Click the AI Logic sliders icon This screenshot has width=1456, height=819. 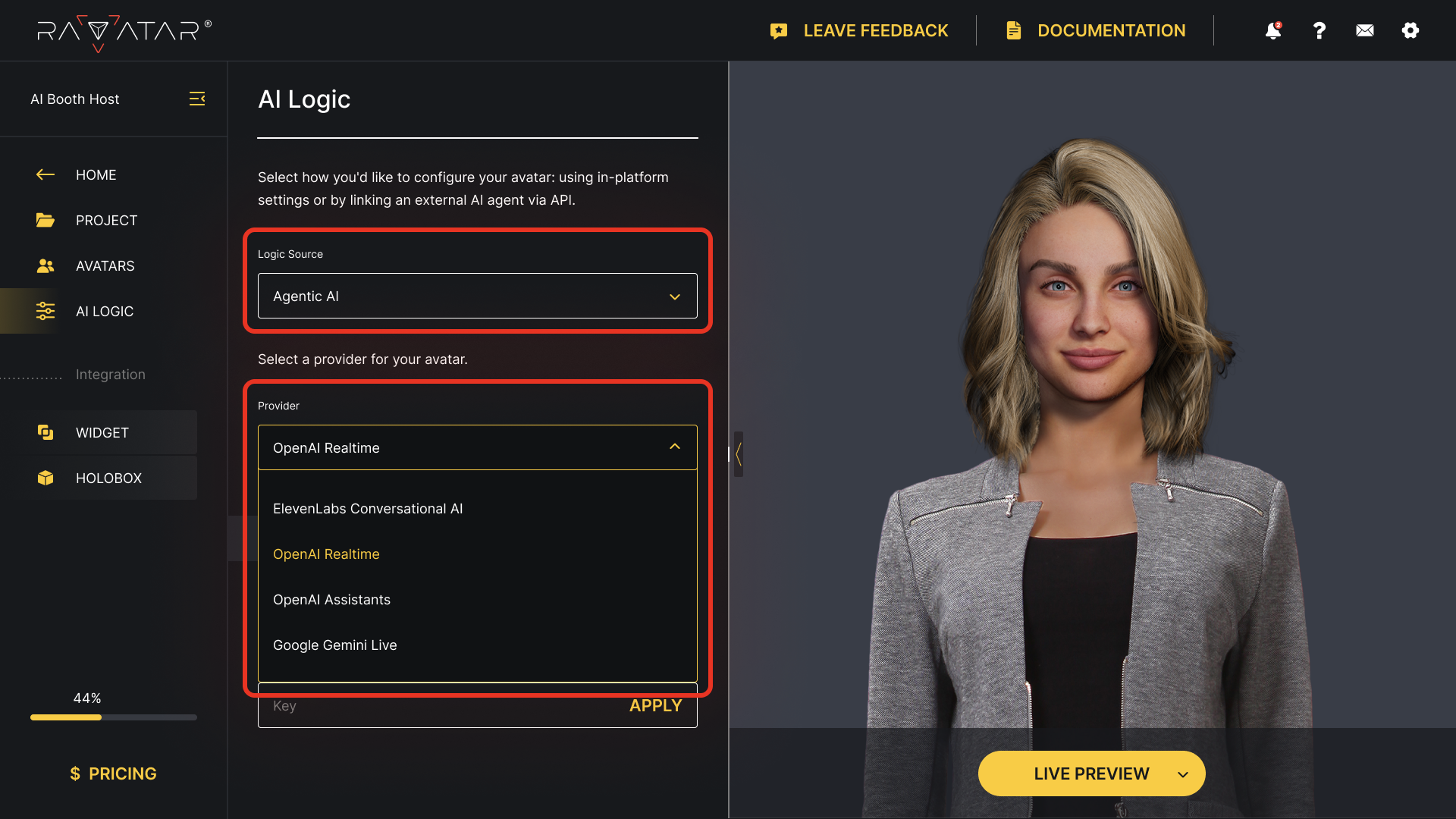coord(45,311)
